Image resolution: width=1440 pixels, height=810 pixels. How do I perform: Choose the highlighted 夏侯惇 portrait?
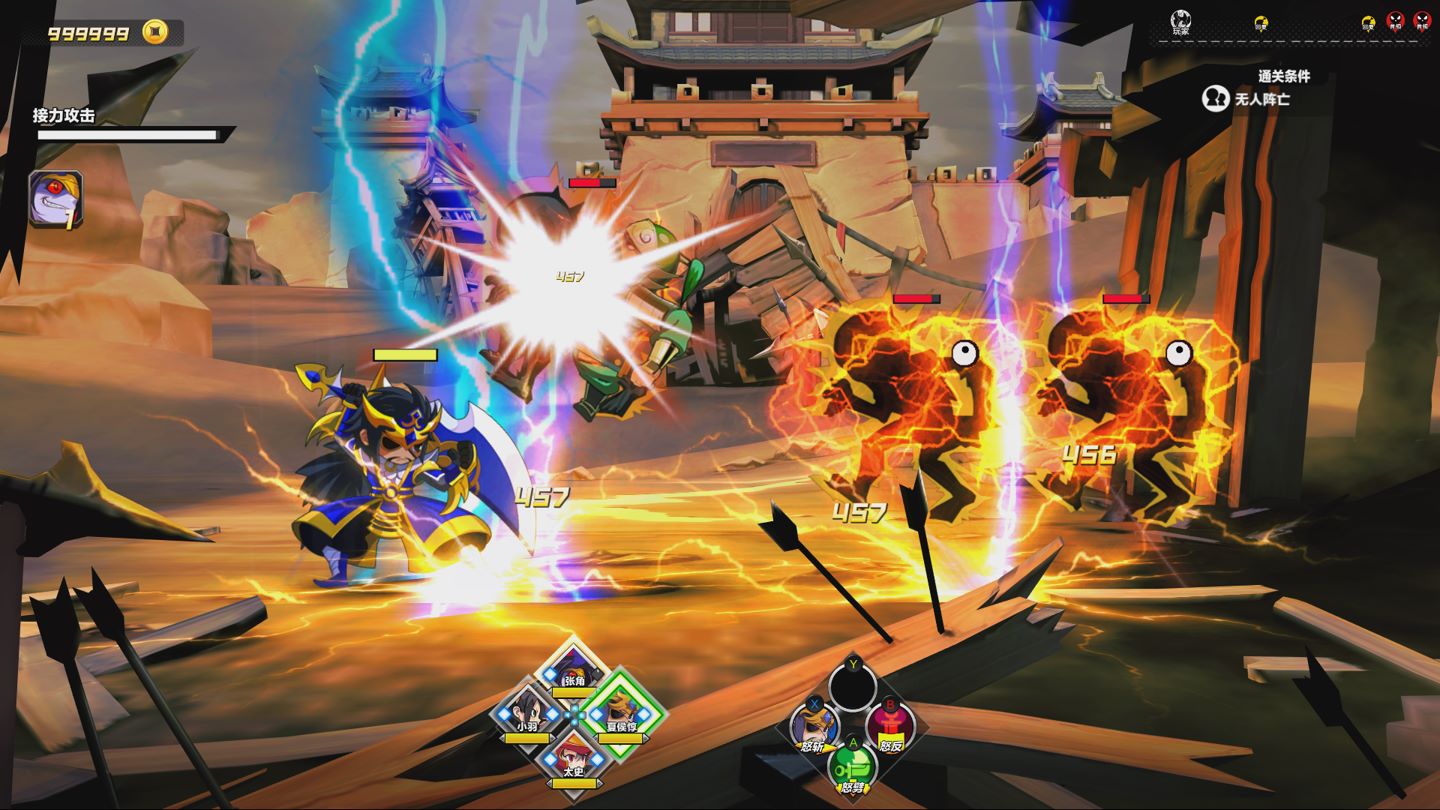pos(623,712)
